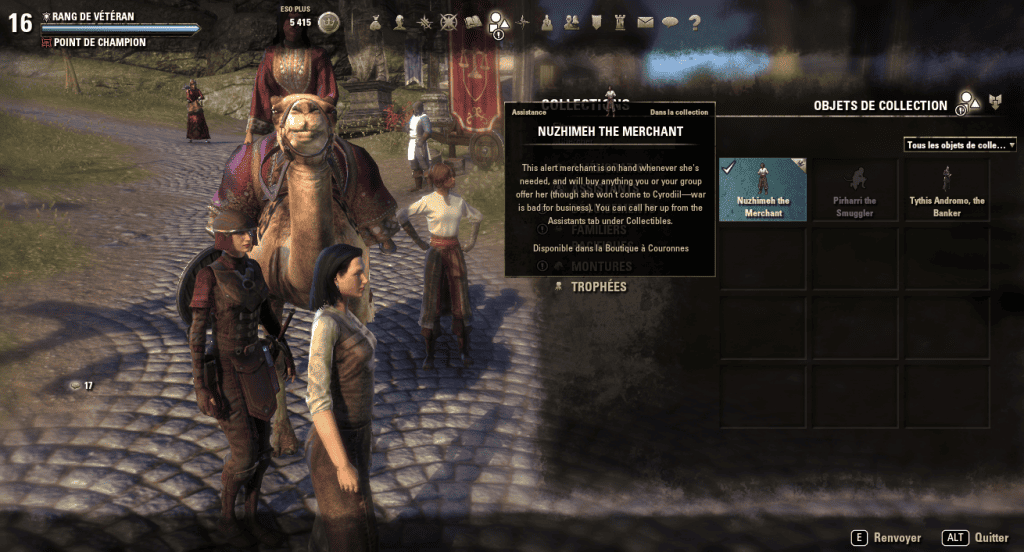Select Tythis Andromo, the Banker
Viewport: 1024px width, 552px height.
948,190
